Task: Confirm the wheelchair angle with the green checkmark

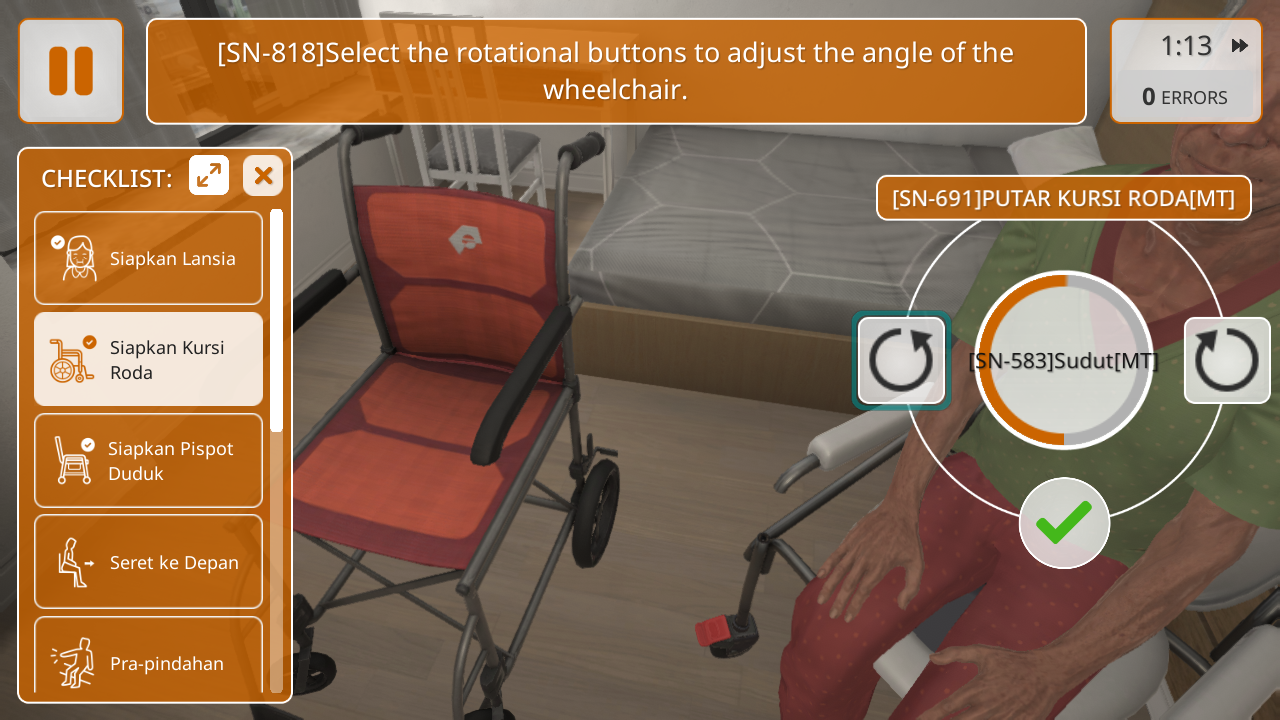Action: 1064,523
